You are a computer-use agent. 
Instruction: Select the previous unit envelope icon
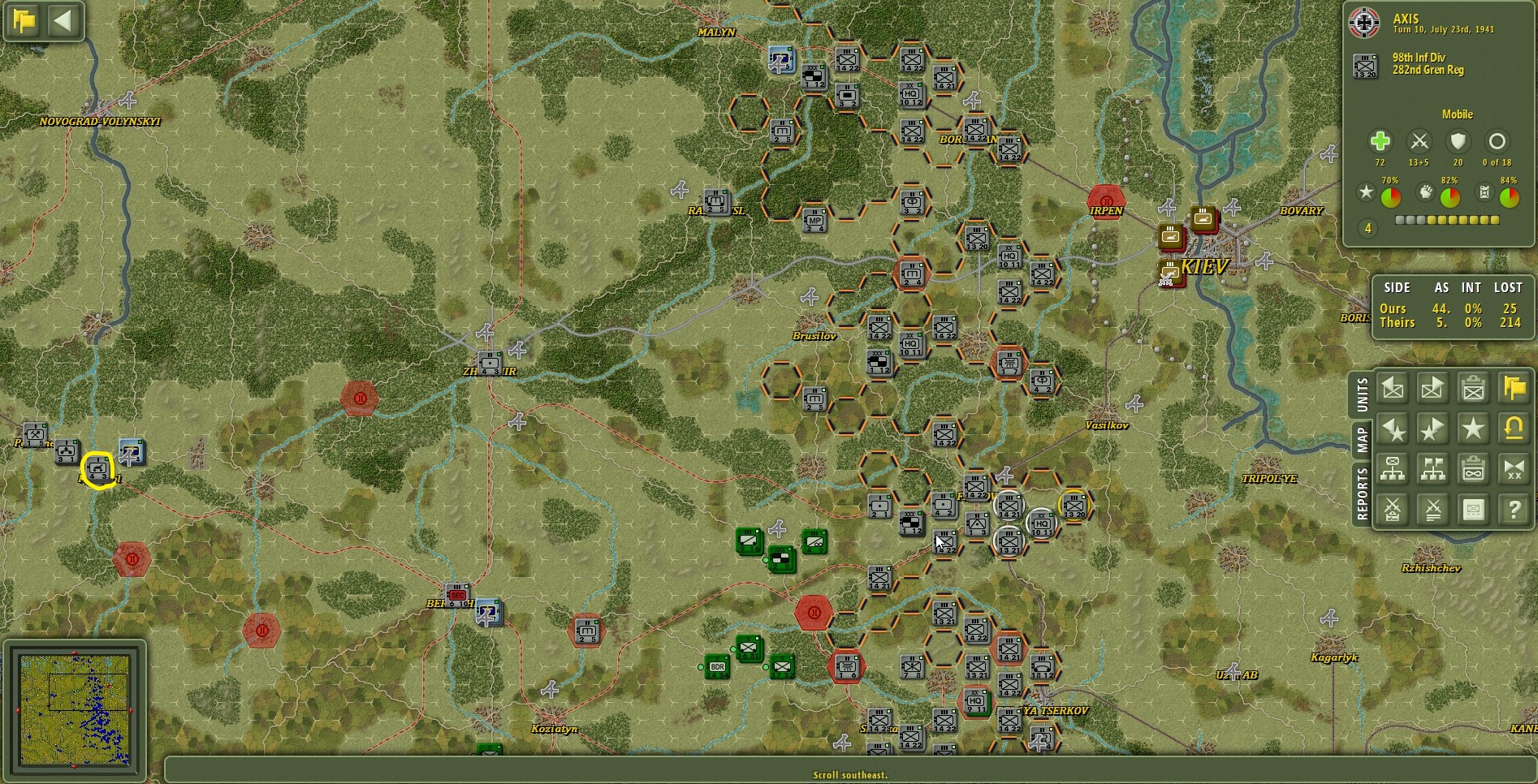point(1393,389)
